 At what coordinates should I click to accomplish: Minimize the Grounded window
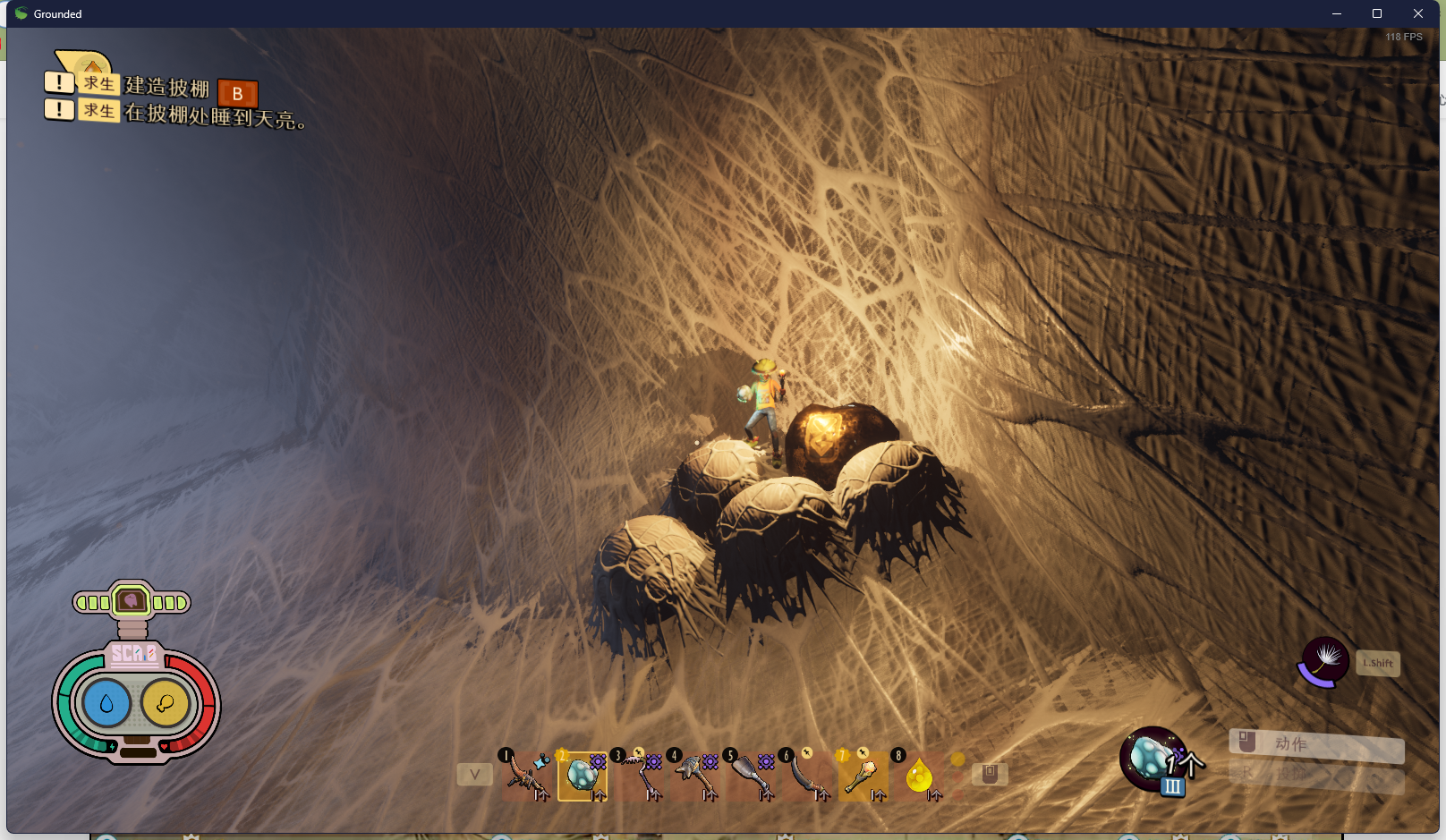coord(1336,13)
